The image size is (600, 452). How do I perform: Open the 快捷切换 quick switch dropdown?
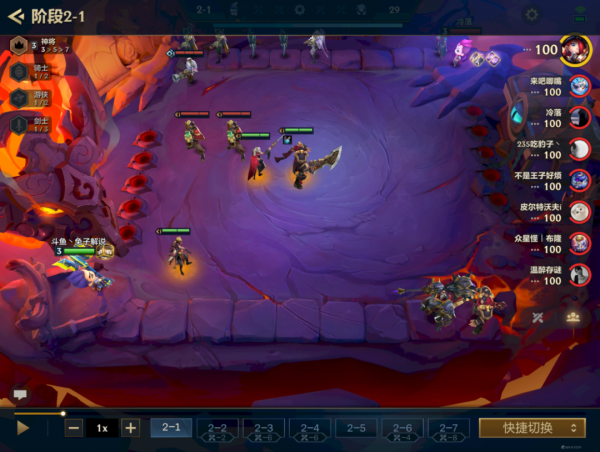pos(531,428)
